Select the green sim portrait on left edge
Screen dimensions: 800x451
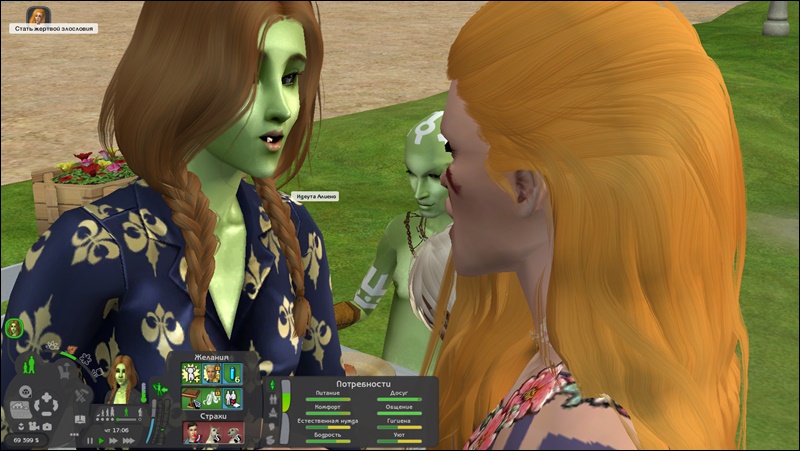(14, 327)
